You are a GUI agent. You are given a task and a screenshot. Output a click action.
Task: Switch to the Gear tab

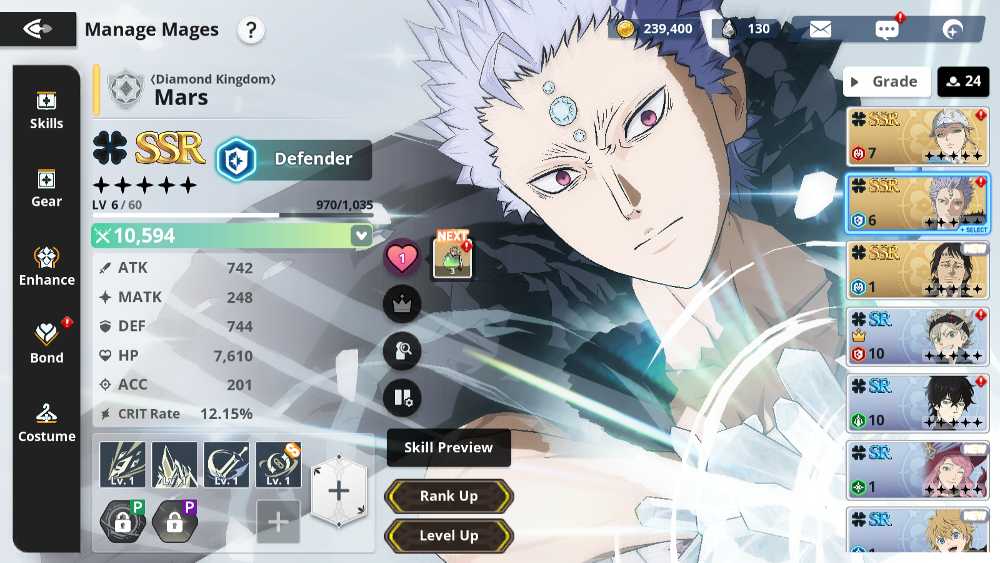coord(46,188)
